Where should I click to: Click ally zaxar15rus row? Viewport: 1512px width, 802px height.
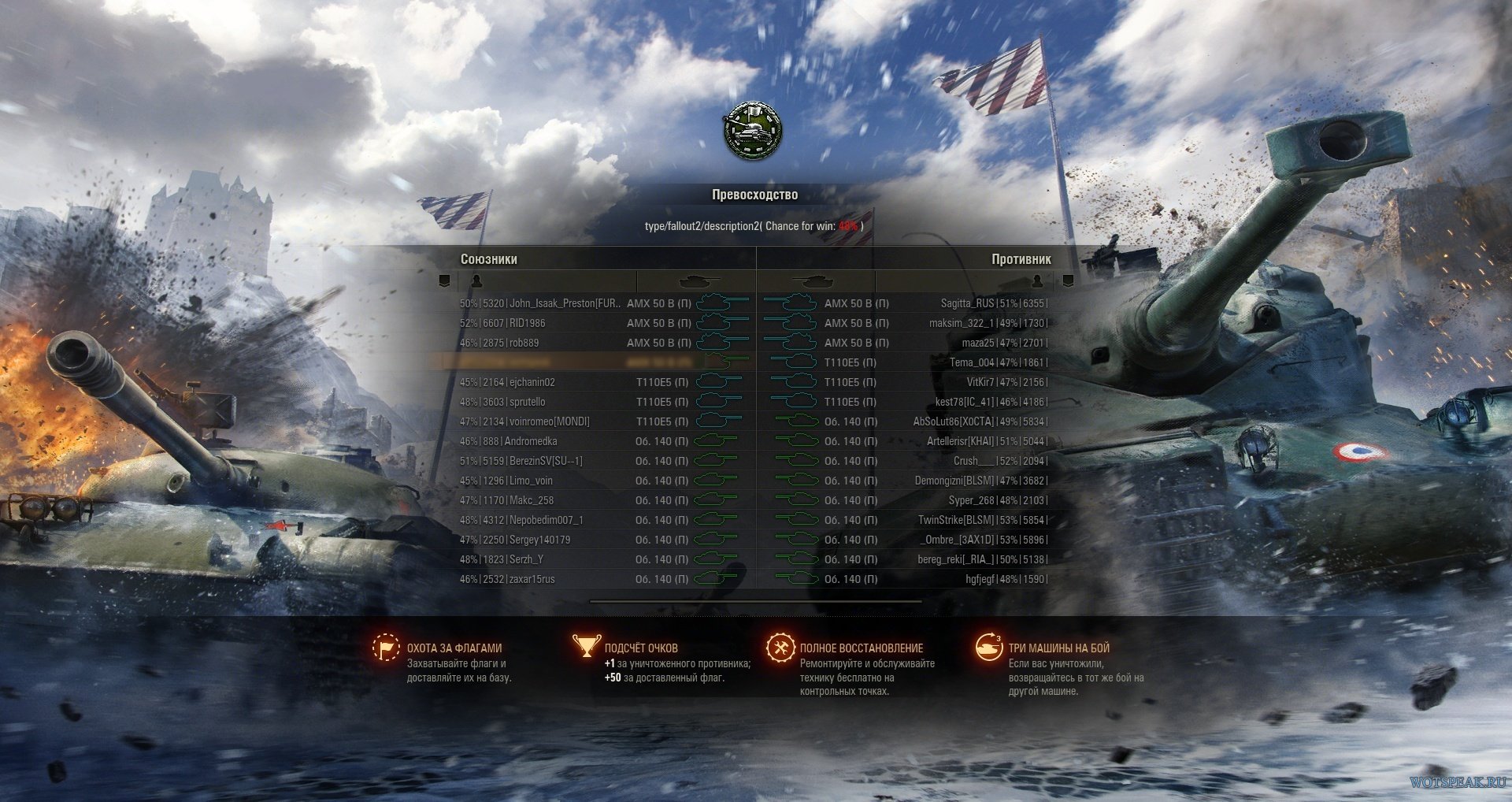click(x=532, y=579)
